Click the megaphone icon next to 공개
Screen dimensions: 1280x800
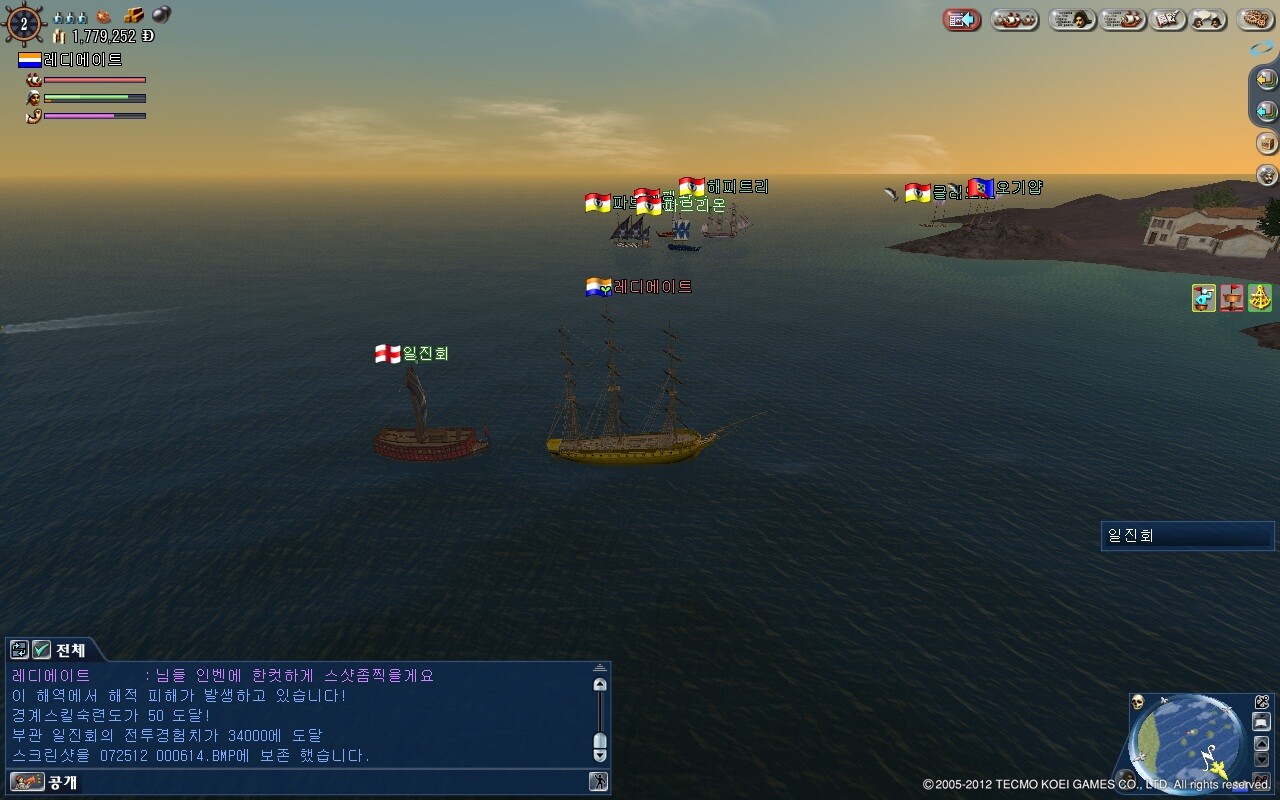click(x=27, y=782)
